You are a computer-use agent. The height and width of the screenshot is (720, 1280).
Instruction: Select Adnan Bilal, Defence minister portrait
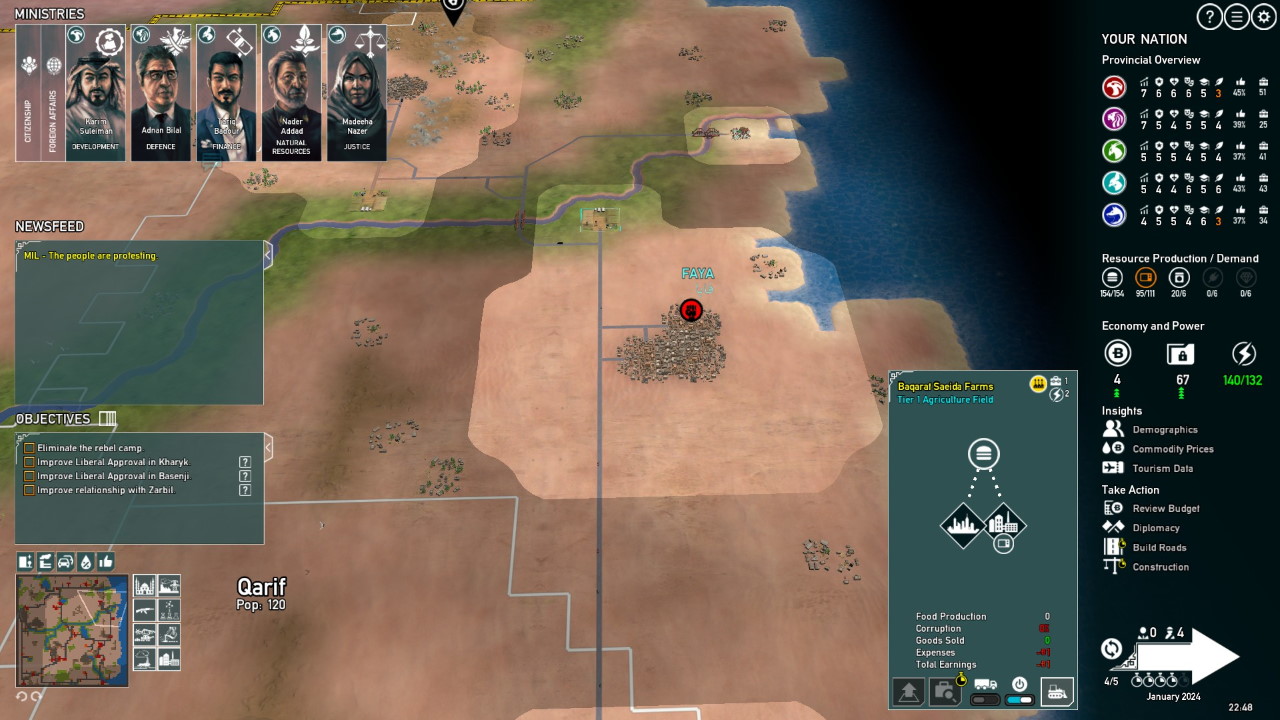tap(161, 93)
